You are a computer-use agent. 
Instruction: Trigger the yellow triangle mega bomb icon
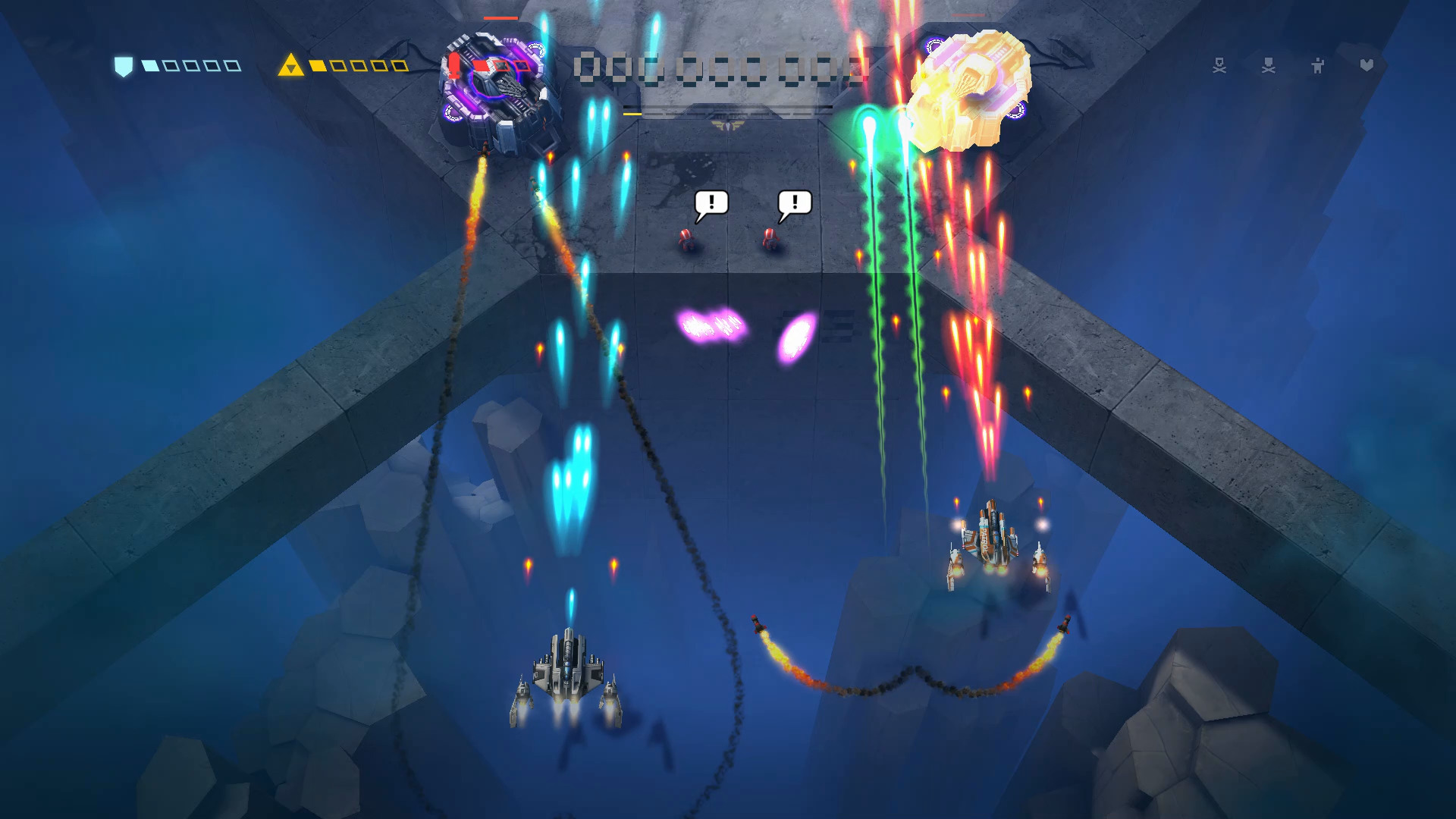[290, 66]
